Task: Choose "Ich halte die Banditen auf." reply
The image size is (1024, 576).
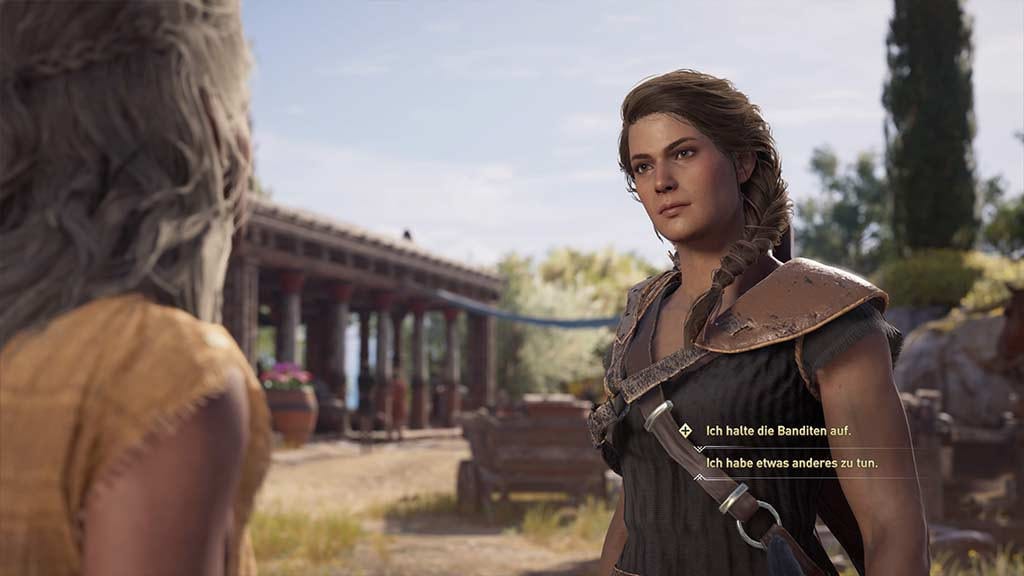Action: (x=778, y=431)
